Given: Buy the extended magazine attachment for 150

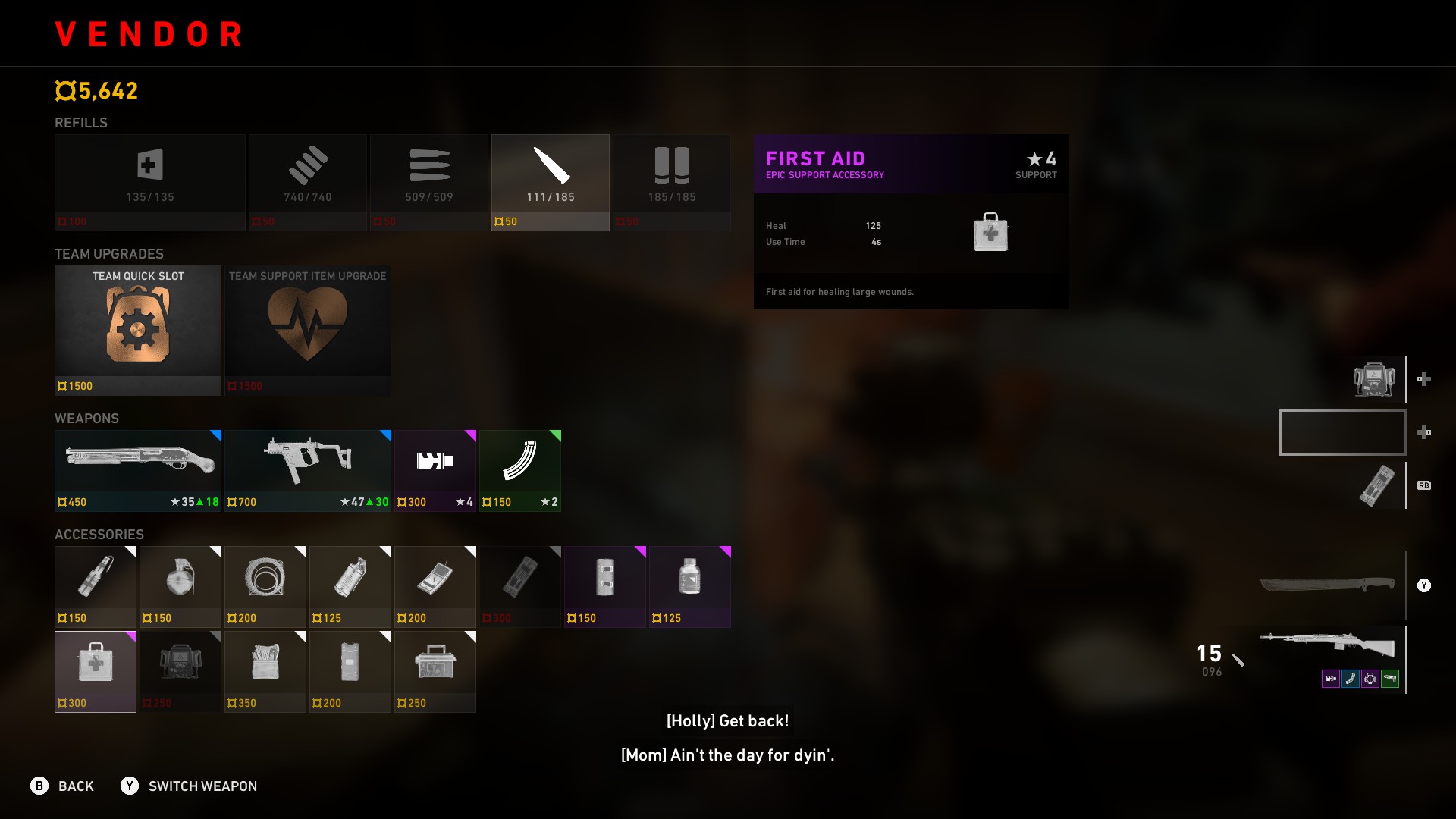Looking at the screenshot, I should (x=520, y=470).
